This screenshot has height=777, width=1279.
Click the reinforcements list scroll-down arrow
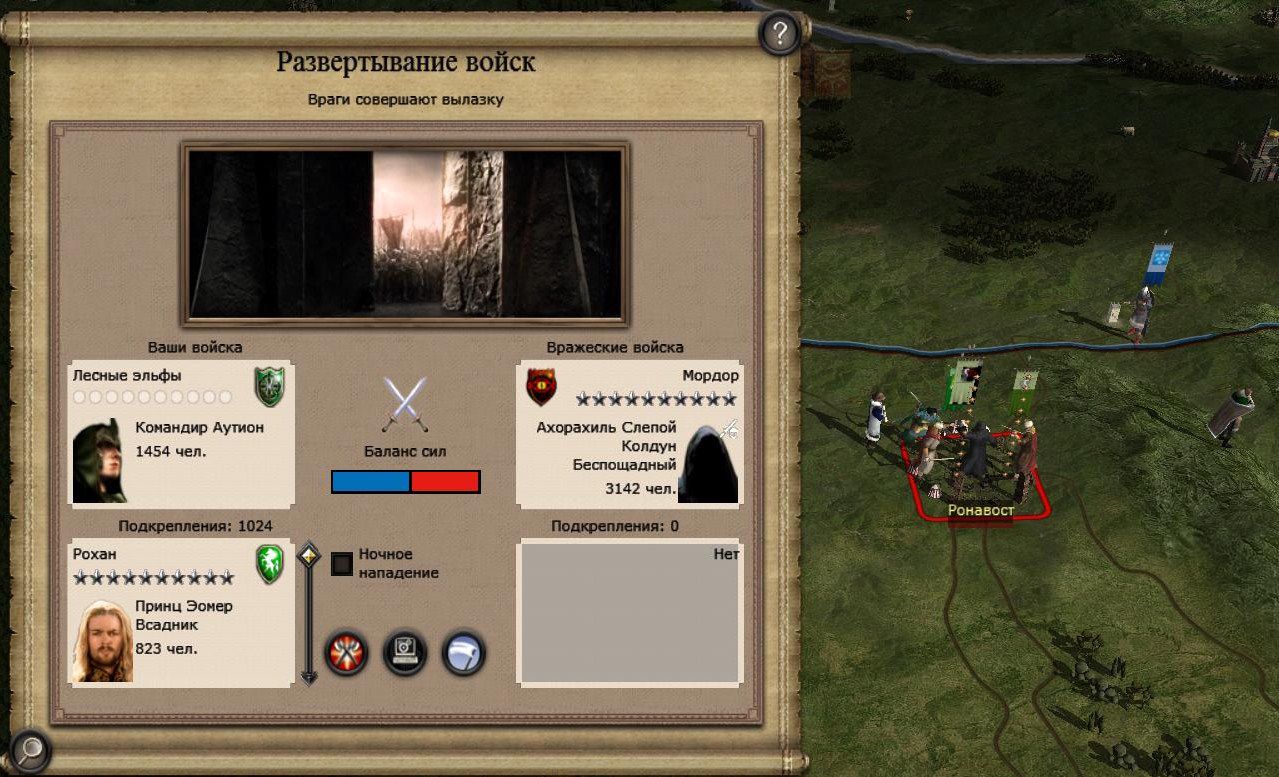(309, 678)
